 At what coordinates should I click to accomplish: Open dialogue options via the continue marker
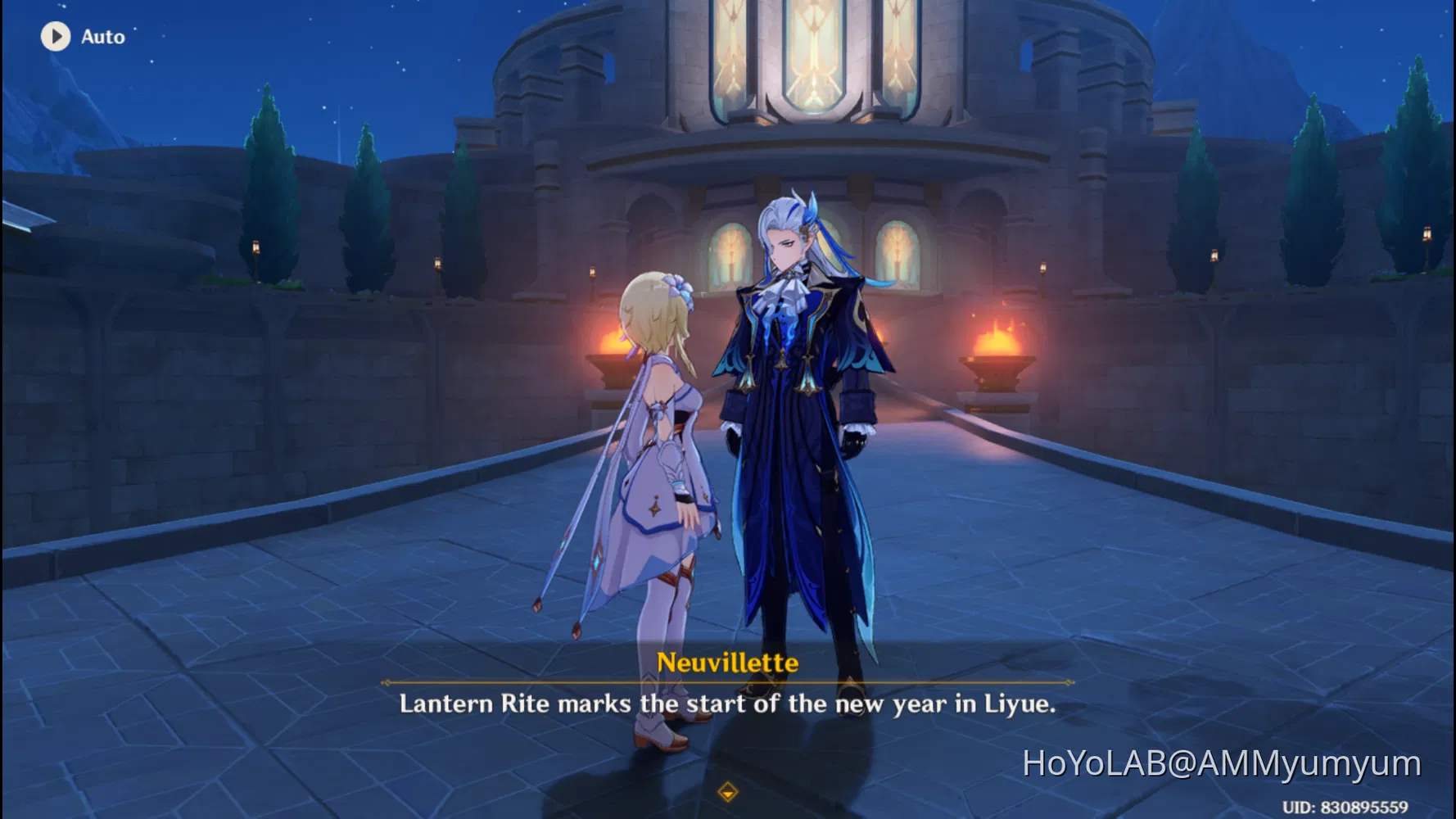(x=727, y=793)
